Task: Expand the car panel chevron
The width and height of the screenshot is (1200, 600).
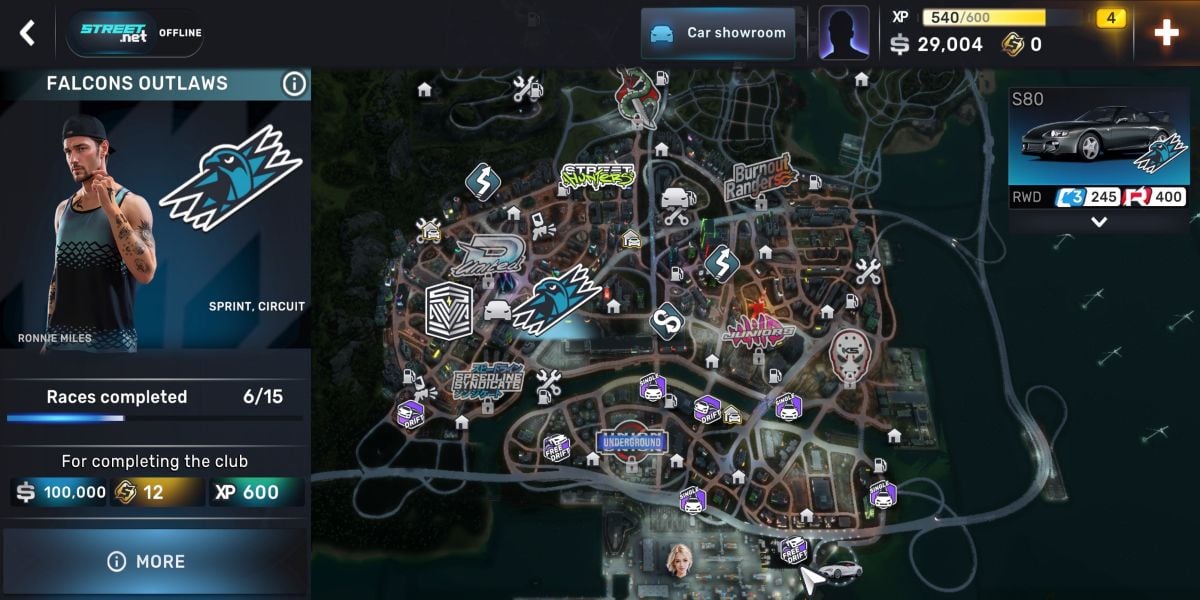Action: [x=1099, y=222]
